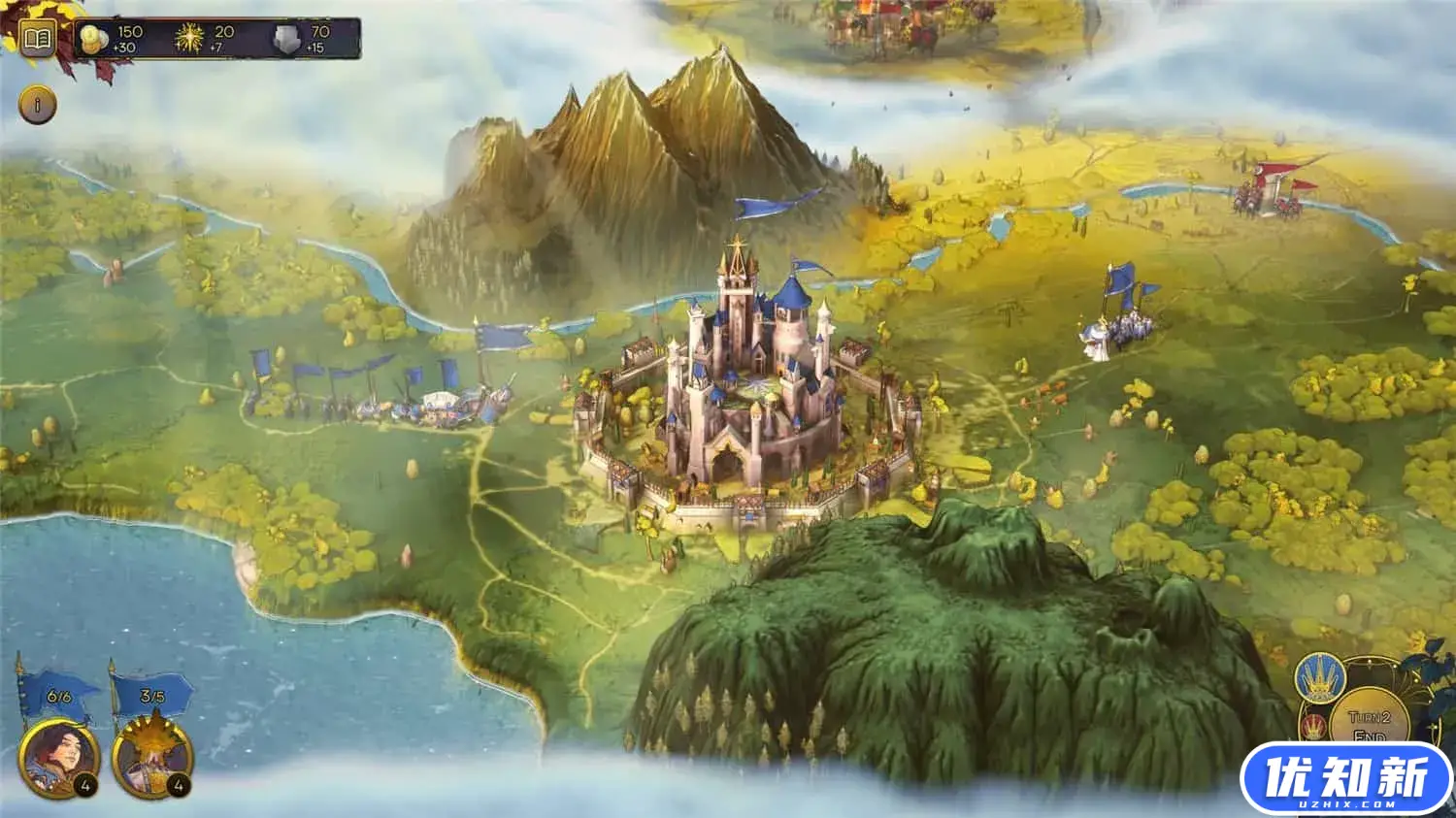Screen dimensions: 1456x818
Task: Click the gold coins resource icon
Action: click(x=94, y=39)
